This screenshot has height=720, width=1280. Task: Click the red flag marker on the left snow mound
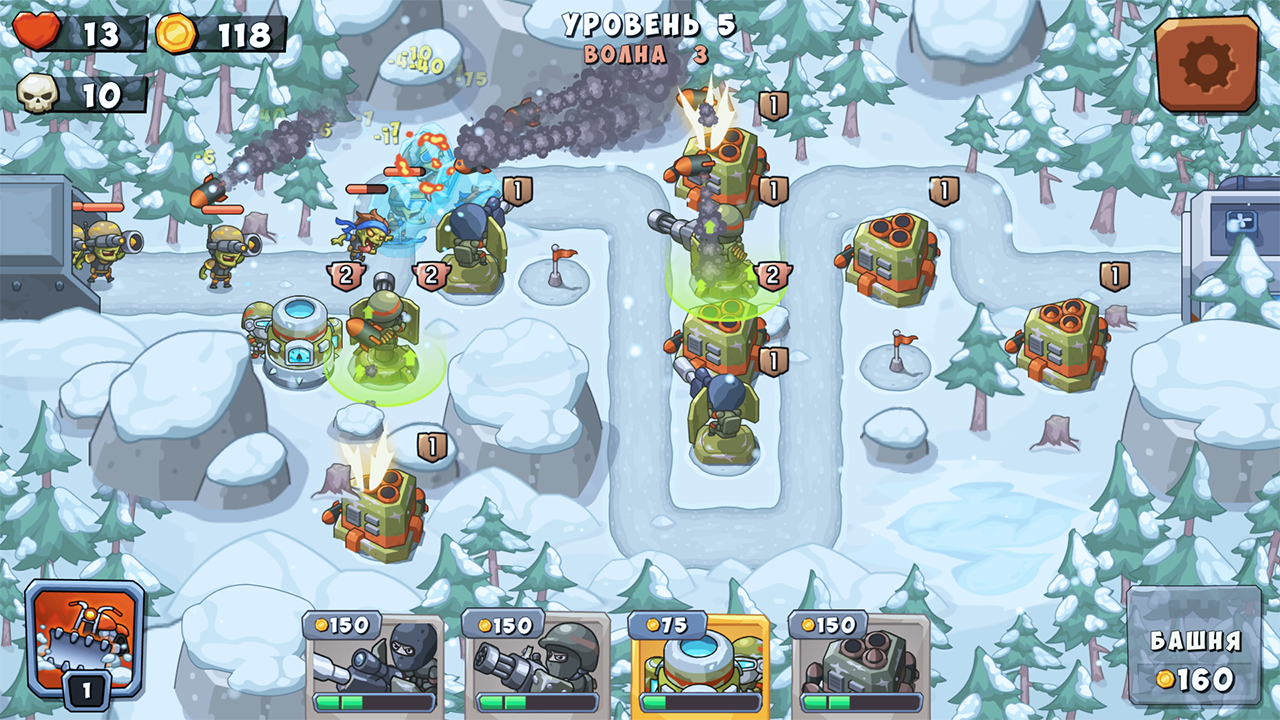click(x=557, y=258)
